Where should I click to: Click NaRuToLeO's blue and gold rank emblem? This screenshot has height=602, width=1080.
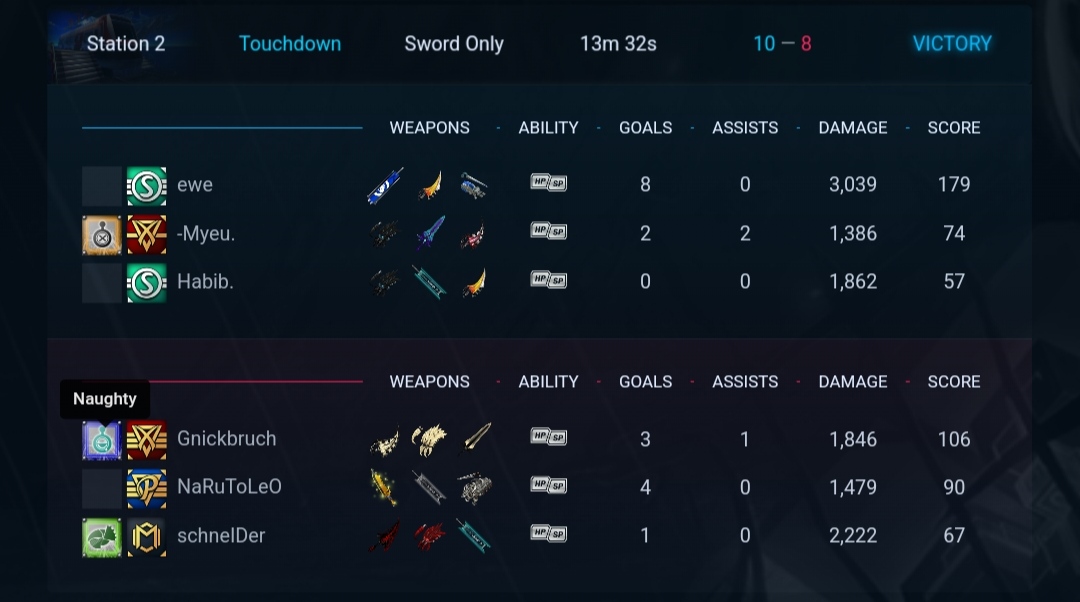click(x=147, y=488)
